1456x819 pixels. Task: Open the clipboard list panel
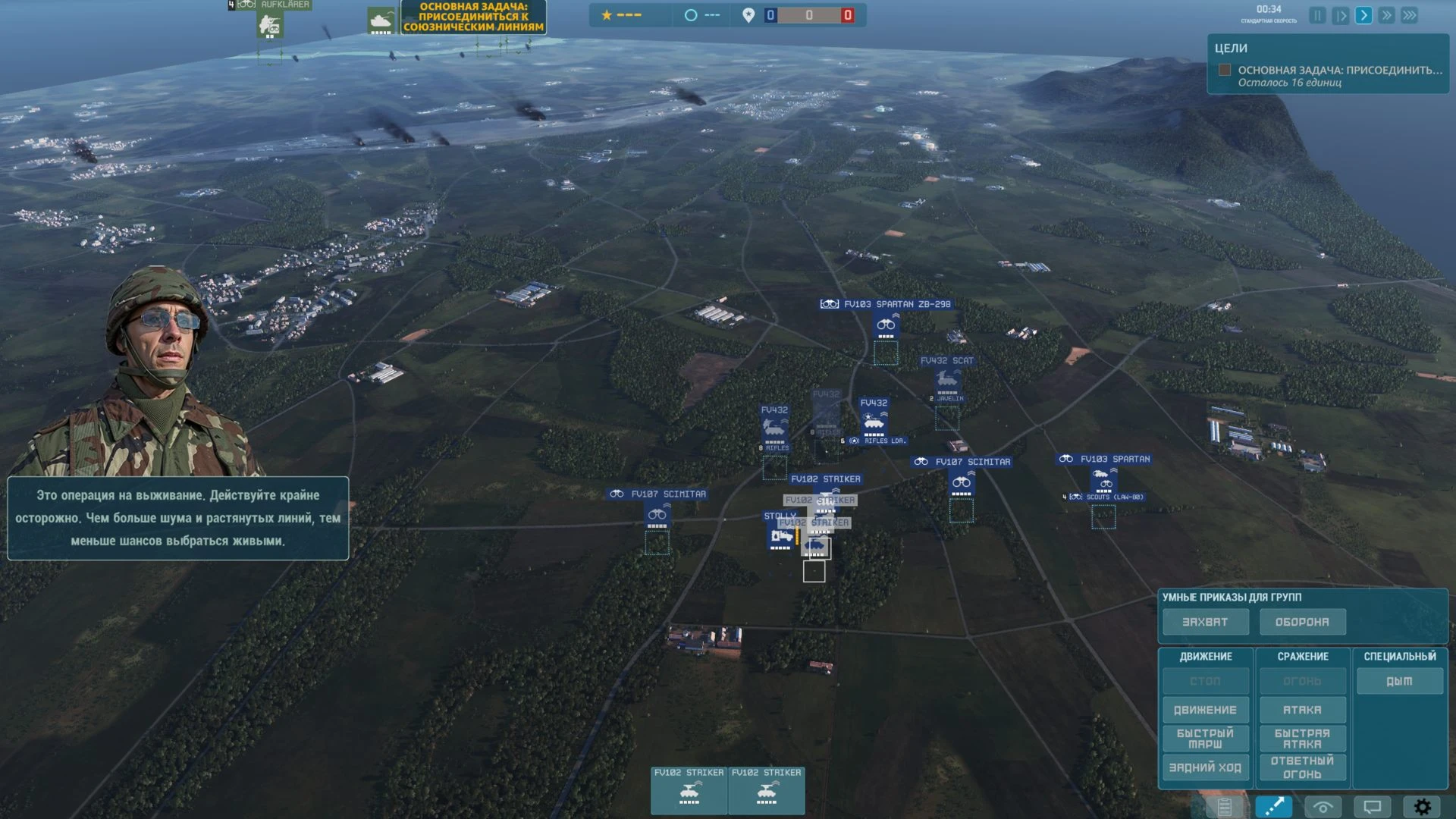[x=1224, y=807]
